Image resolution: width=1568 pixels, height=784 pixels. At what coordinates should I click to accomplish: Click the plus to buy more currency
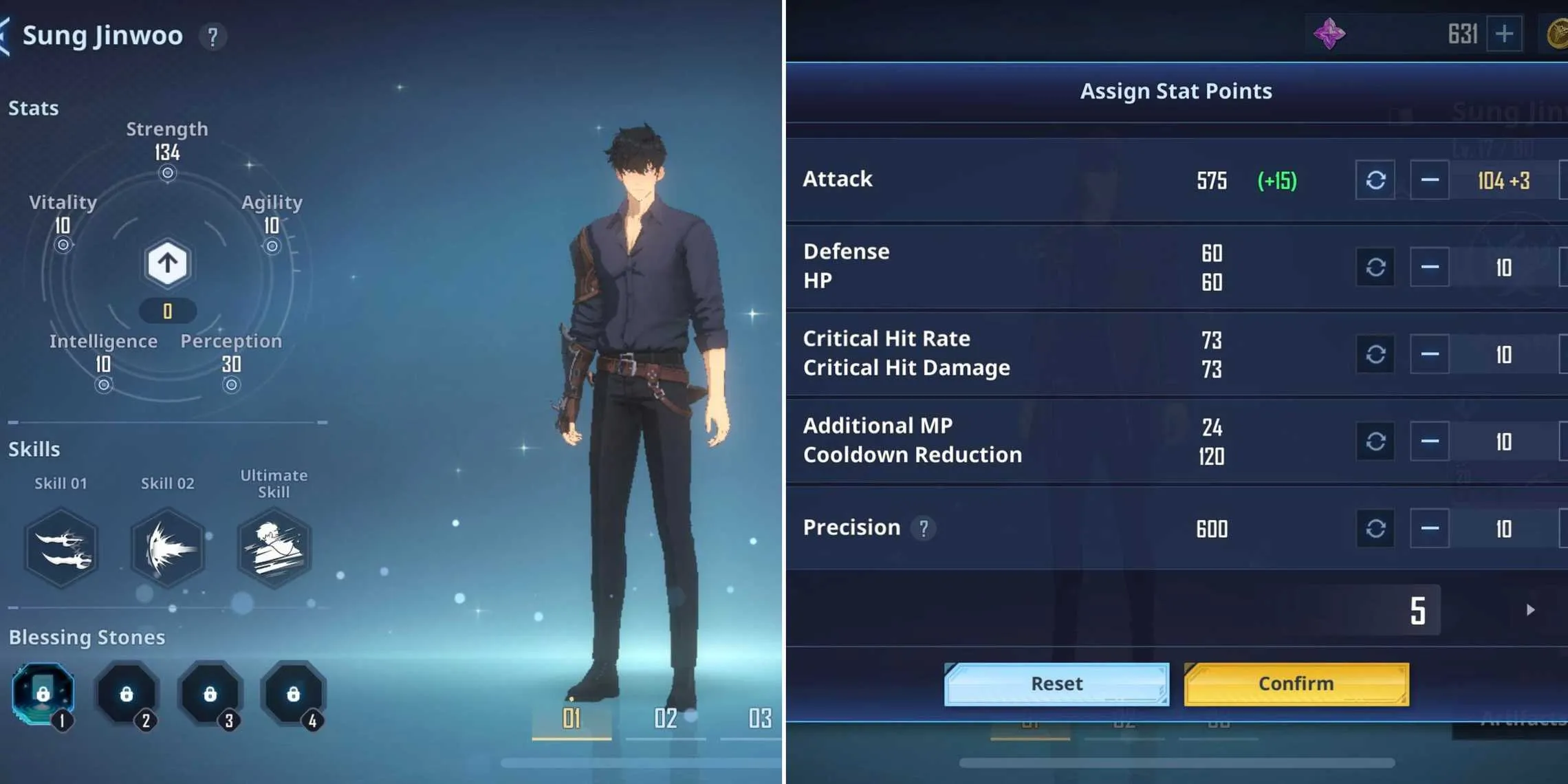(1506, 34)
